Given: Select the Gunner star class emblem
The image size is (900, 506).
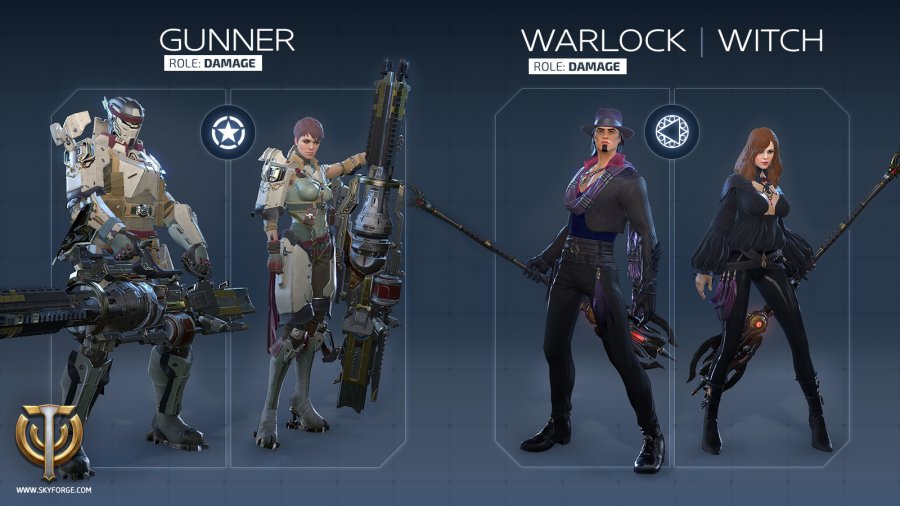Looking at the screenshot, I should click(x=228, y=132).
